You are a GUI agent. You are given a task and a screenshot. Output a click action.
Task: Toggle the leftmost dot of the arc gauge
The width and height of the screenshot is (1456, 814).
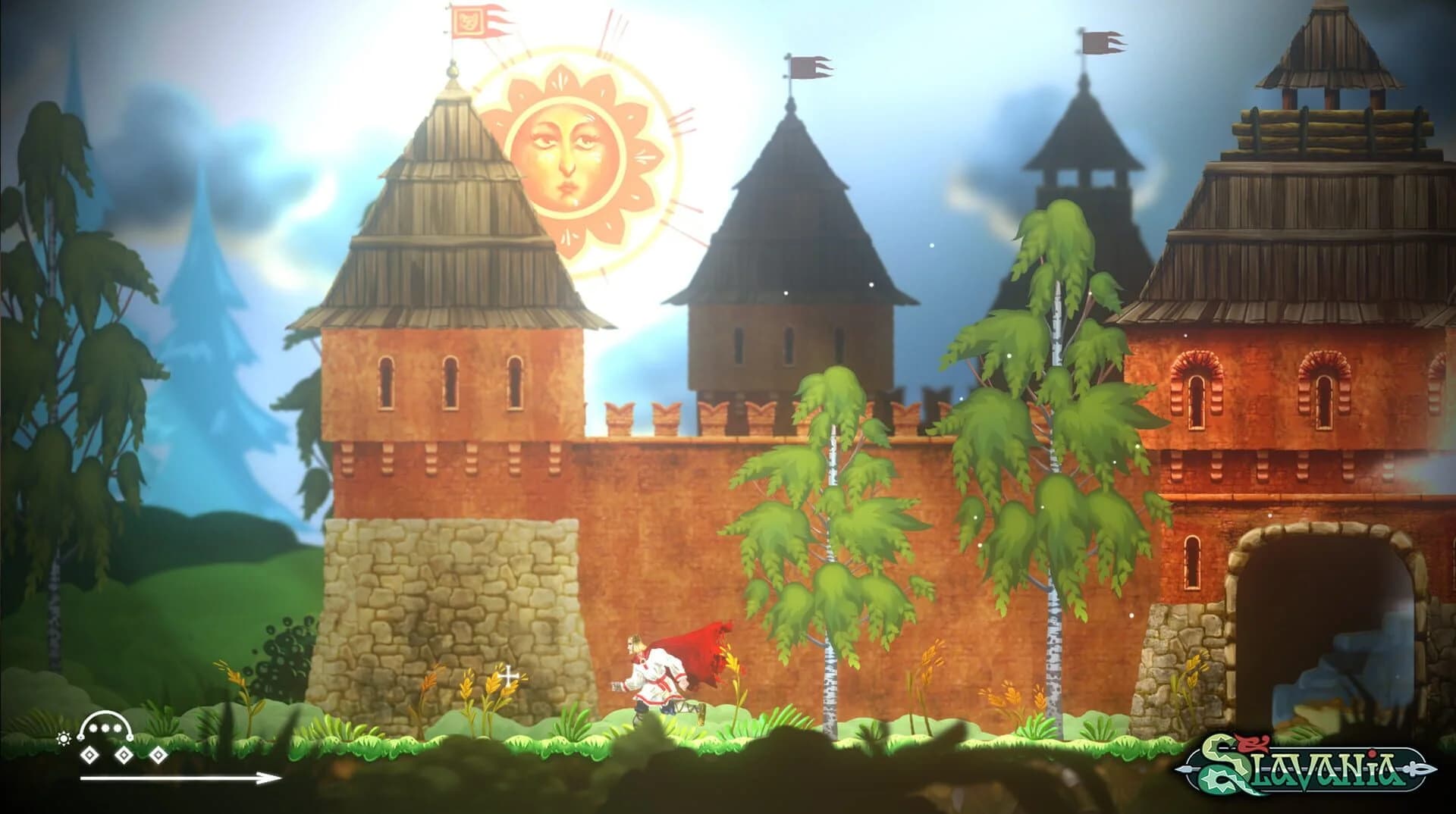pos(93,728)
